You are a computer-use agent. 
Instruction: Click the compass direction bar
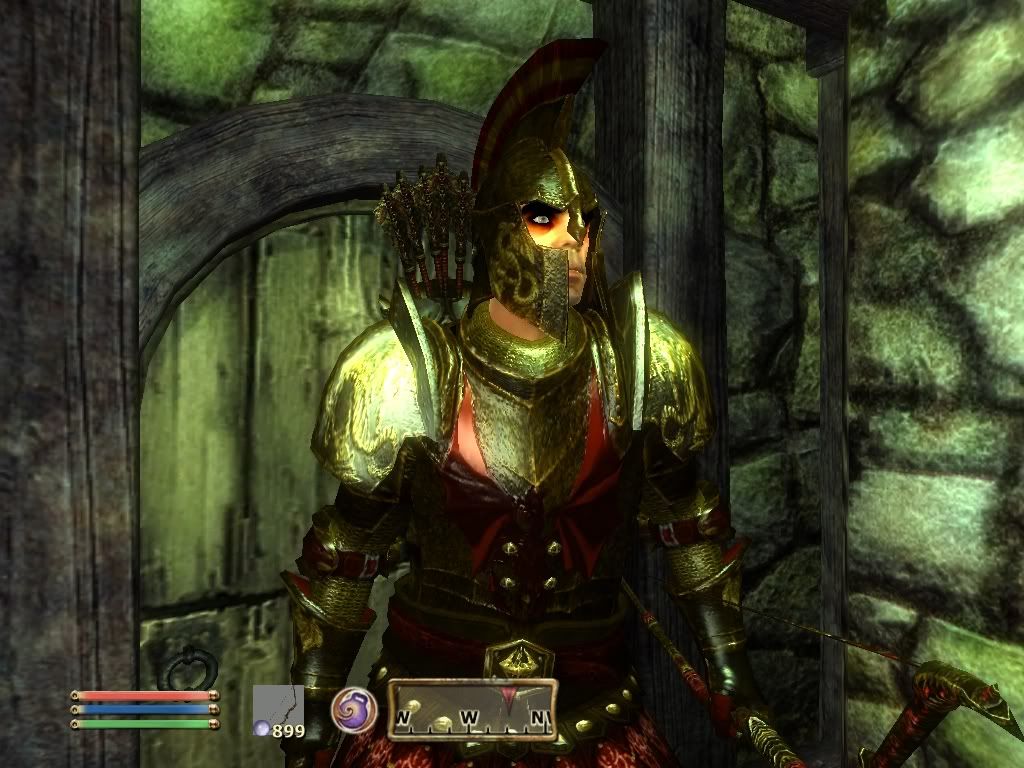(472, 710)
